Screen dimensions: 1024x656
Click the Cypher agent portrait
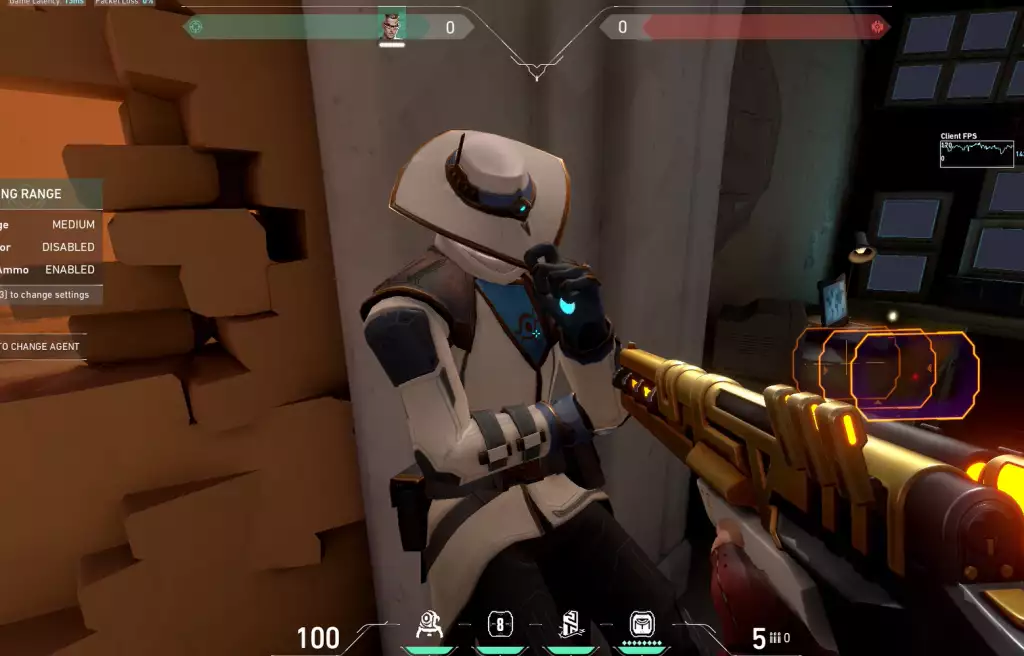(391, 27)
